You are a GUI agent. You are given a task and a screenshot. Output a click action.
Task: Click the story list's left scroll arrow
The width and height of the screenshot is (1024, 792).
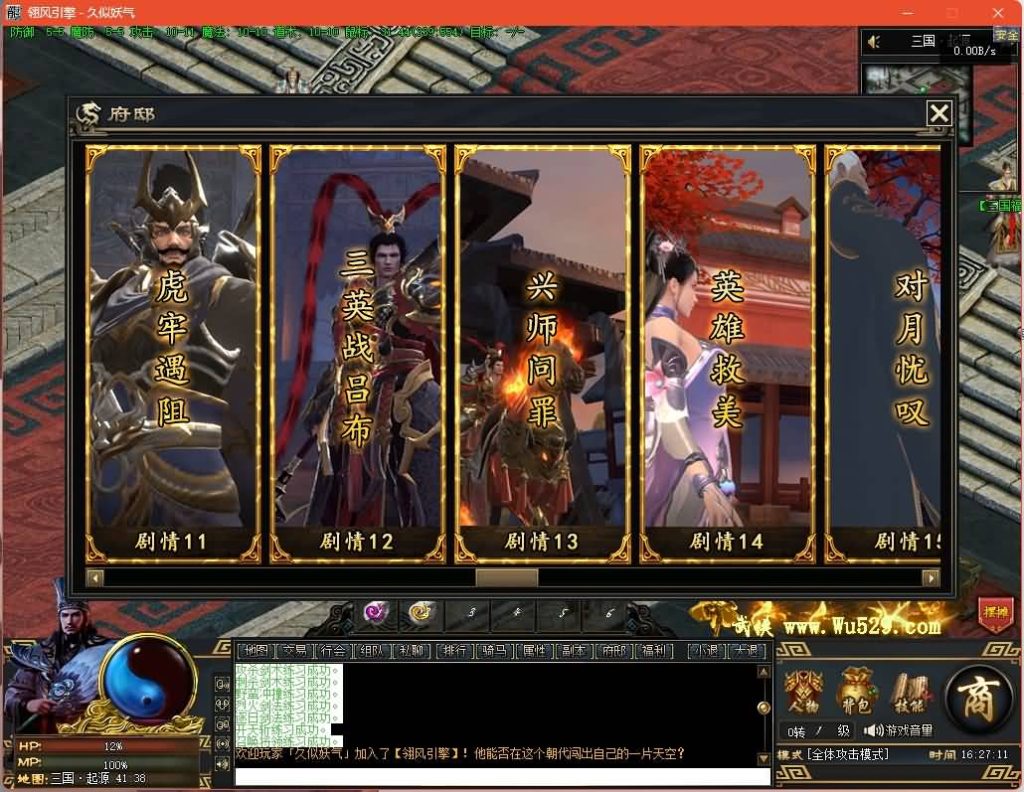95,578
